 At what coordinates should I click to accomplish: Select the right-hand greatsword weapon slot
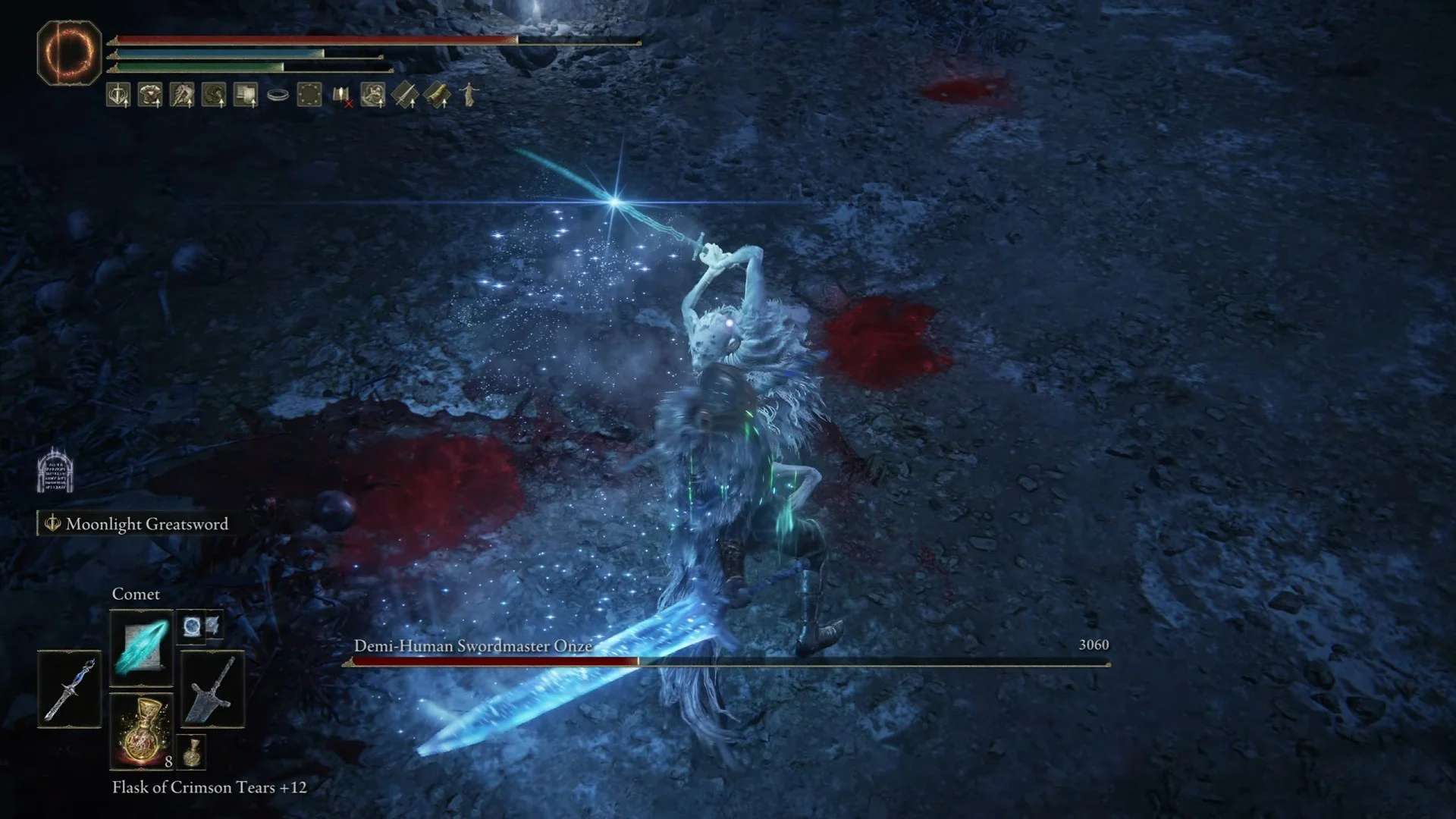point(212,689)
